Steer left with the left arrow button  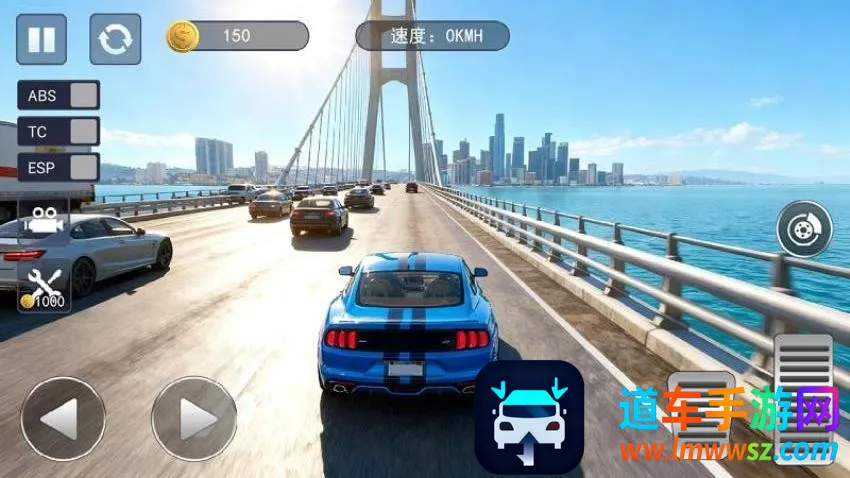62,419
